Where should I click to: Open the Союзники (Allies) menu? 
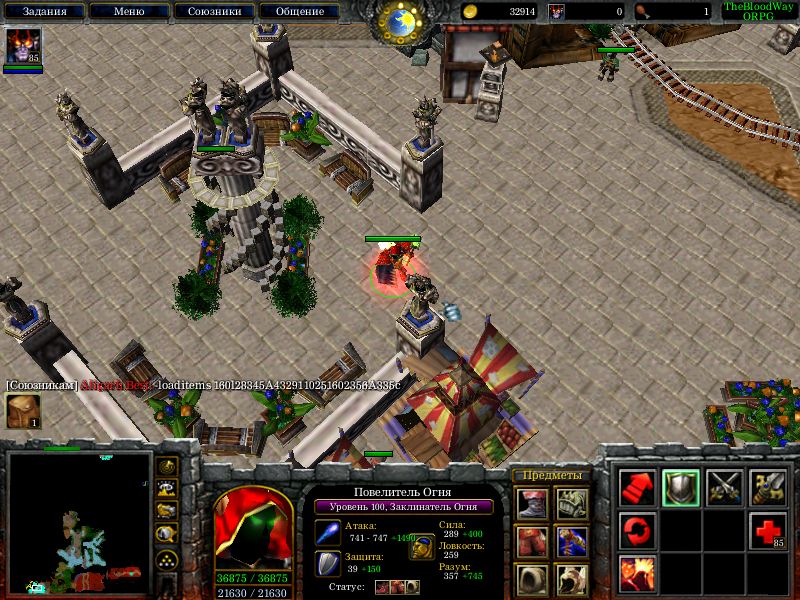[212, 11]
